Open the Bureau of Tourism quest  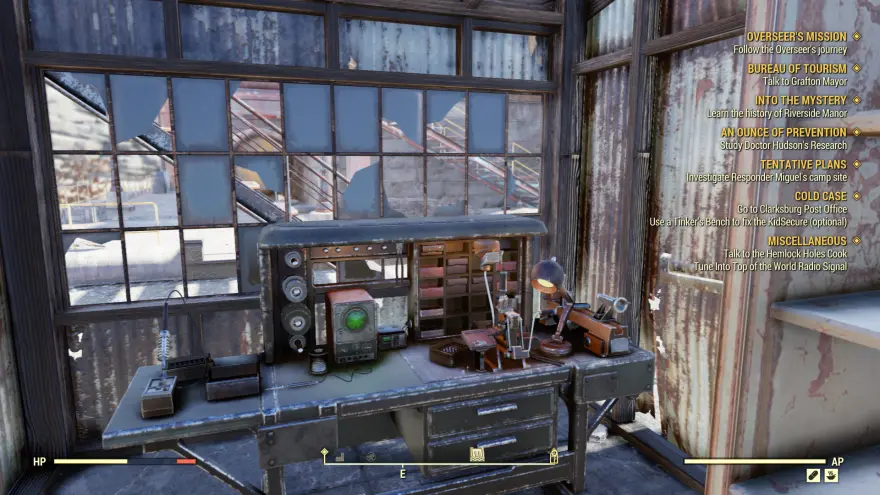pyautogui.click(x=796, y=69)
